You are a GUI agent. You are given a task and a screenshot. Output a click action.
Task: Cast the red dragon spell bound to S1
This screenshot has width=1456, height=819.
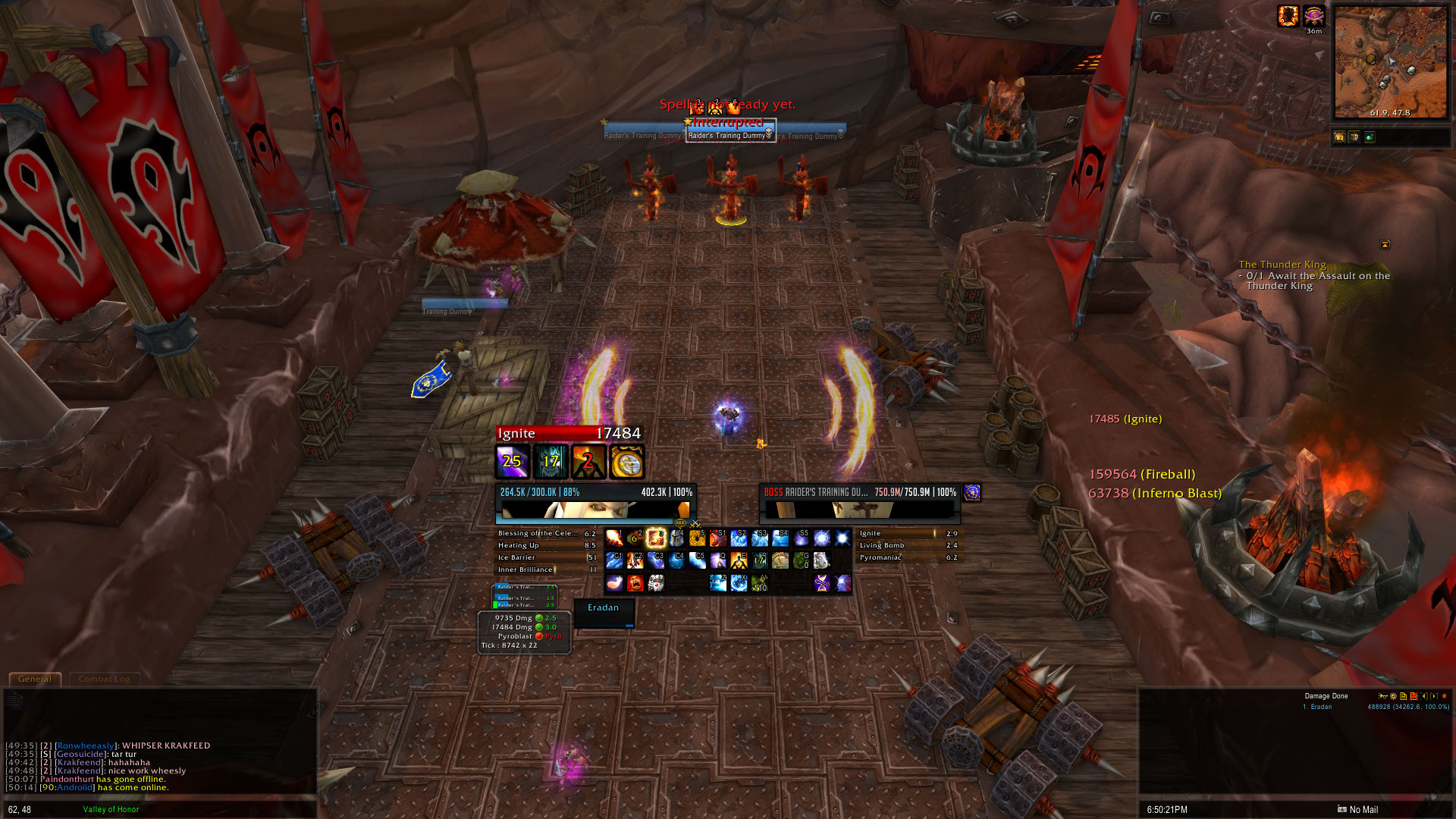click(717, 538)
